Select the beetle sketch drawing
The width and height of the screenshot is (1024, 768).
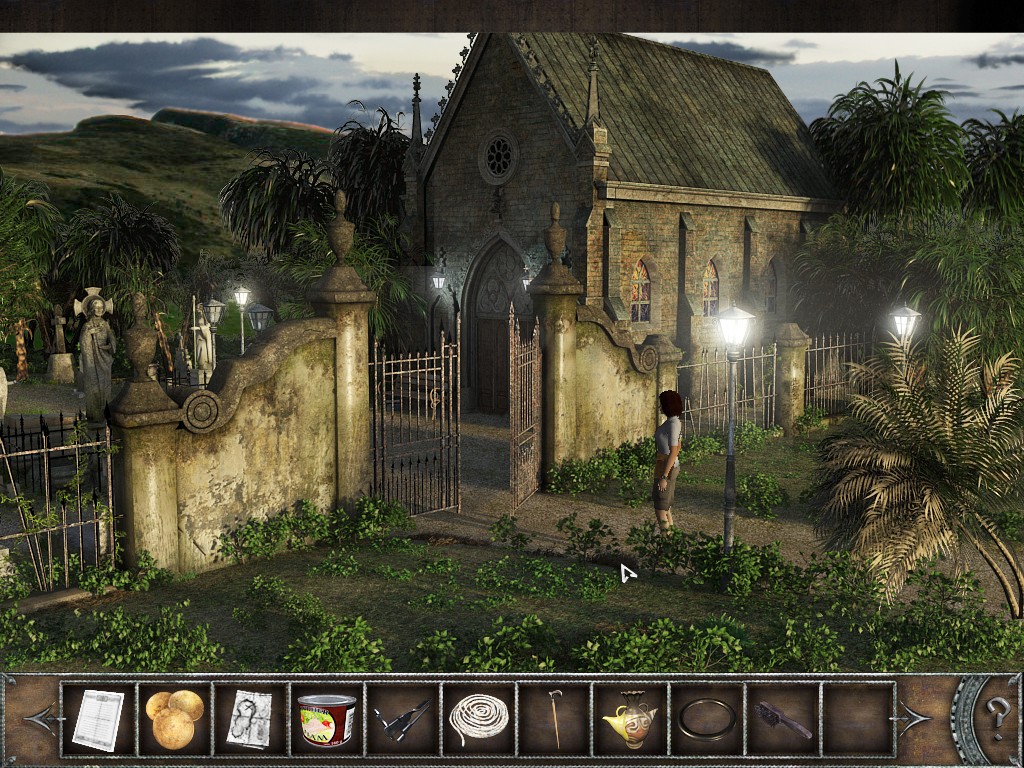pos(250,719)
